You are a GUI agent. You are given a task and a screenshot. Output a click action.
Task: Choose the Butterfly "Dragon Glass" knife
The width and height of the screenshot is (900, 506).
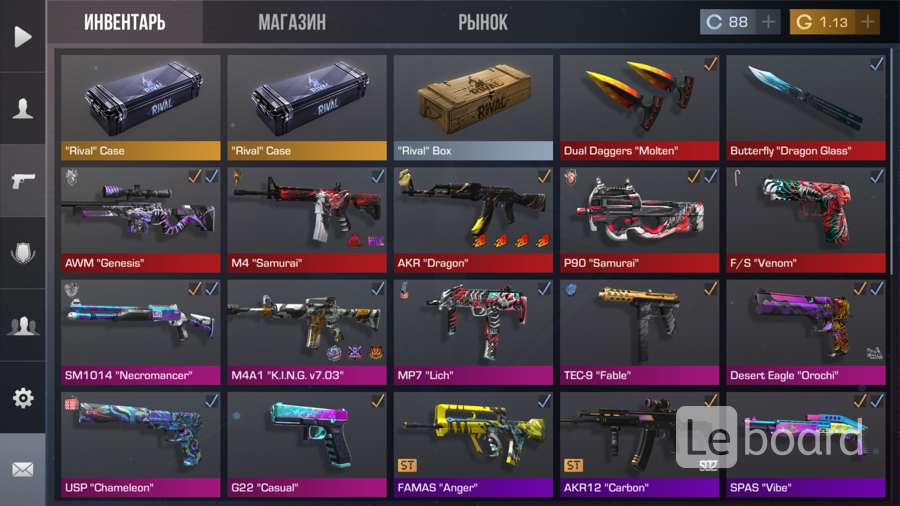click(x=805, y=107)
